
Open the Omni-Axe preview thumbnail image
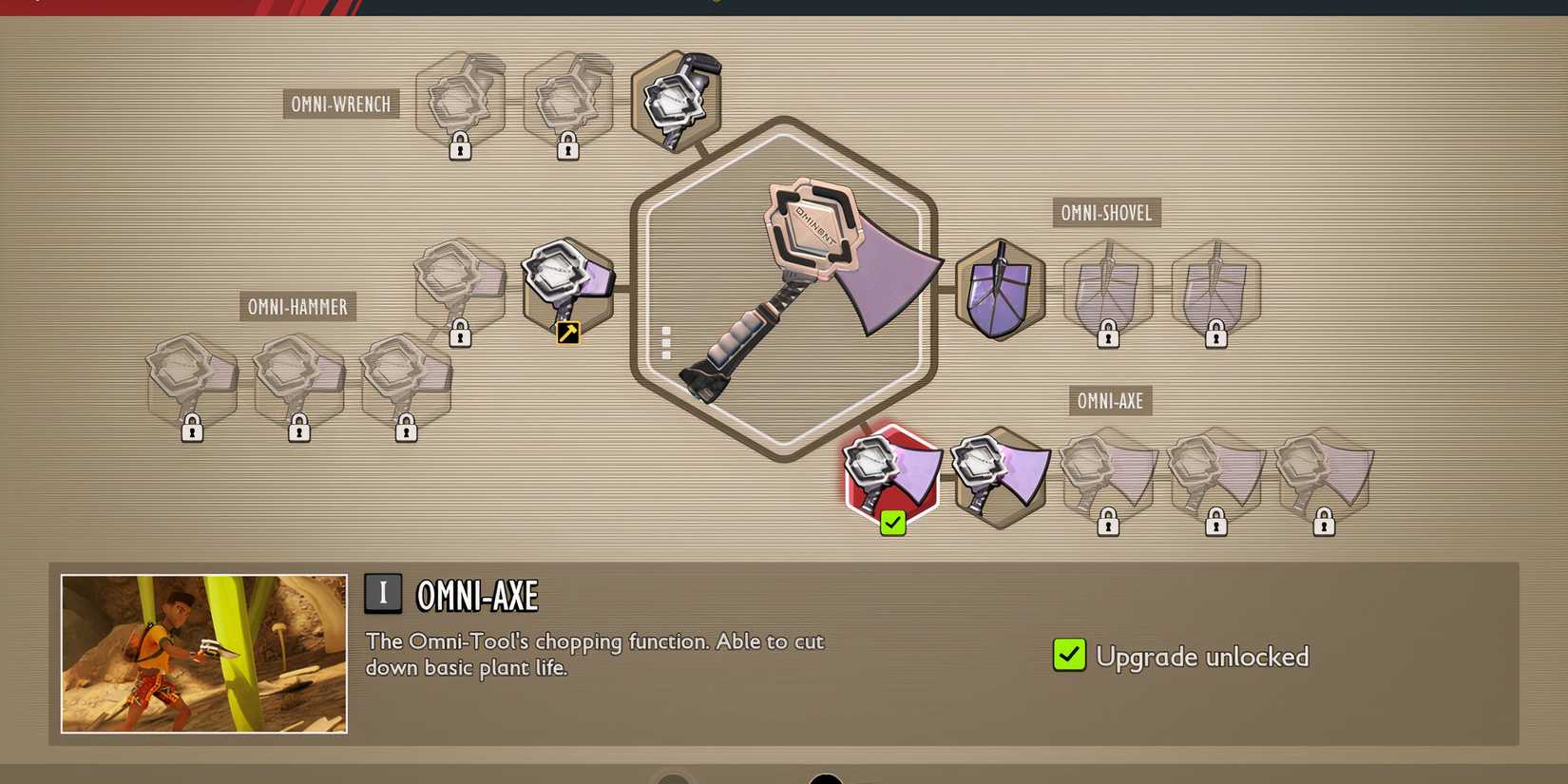coord(201,652)
